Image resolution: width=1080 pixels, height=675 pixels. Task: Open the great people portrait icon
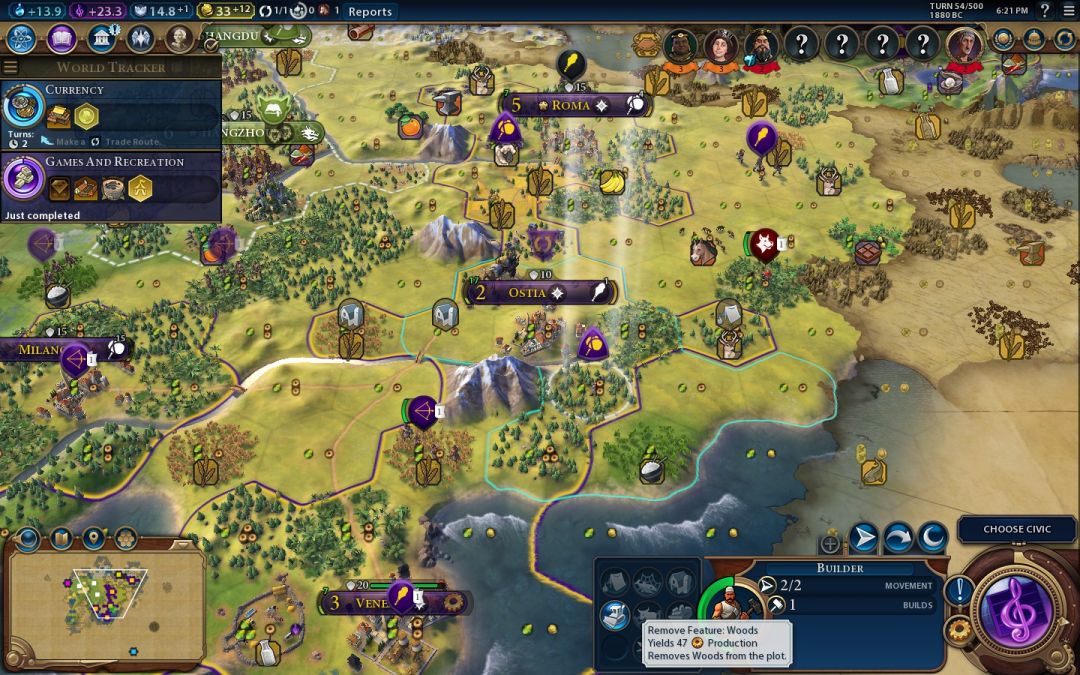179,39
